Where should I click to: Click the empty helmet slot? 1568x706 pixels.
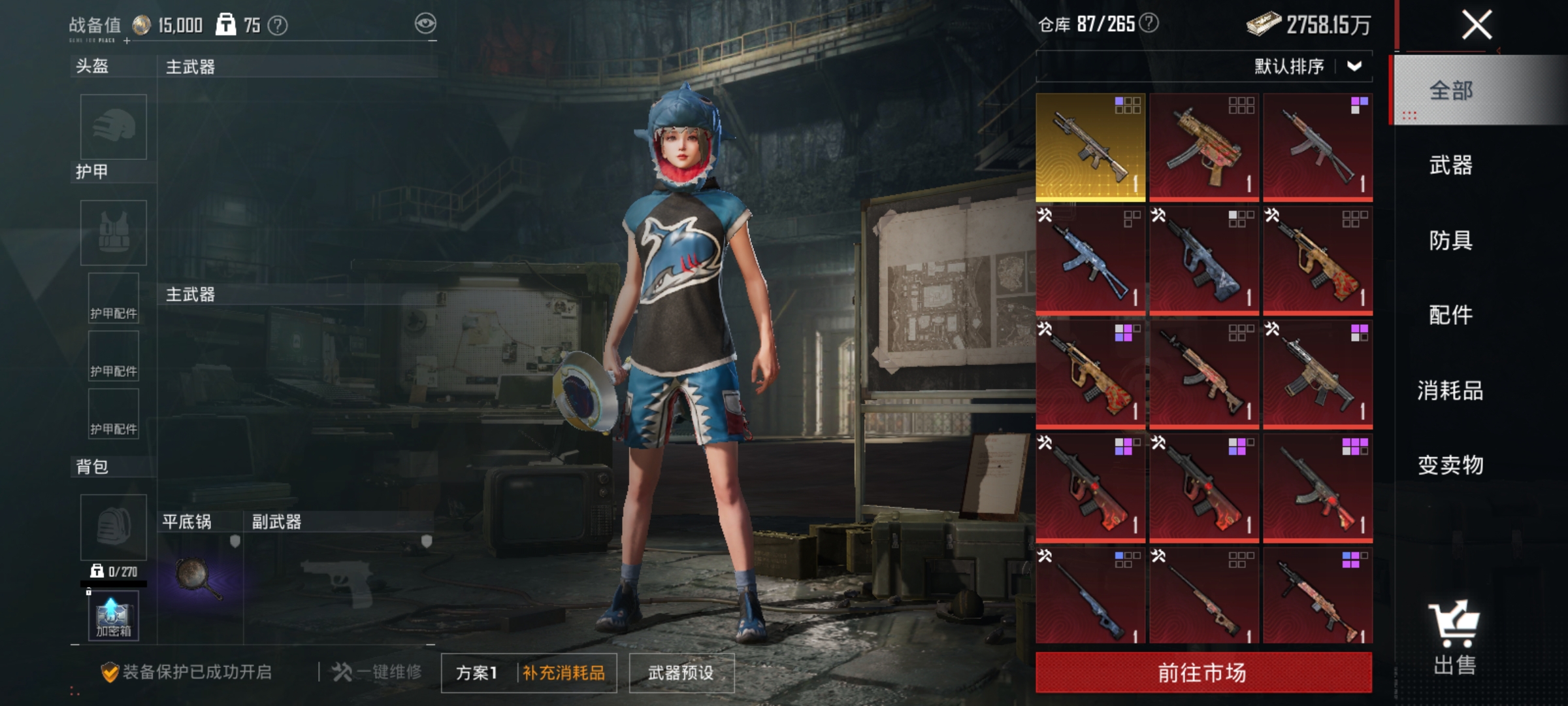click(114, 127)
